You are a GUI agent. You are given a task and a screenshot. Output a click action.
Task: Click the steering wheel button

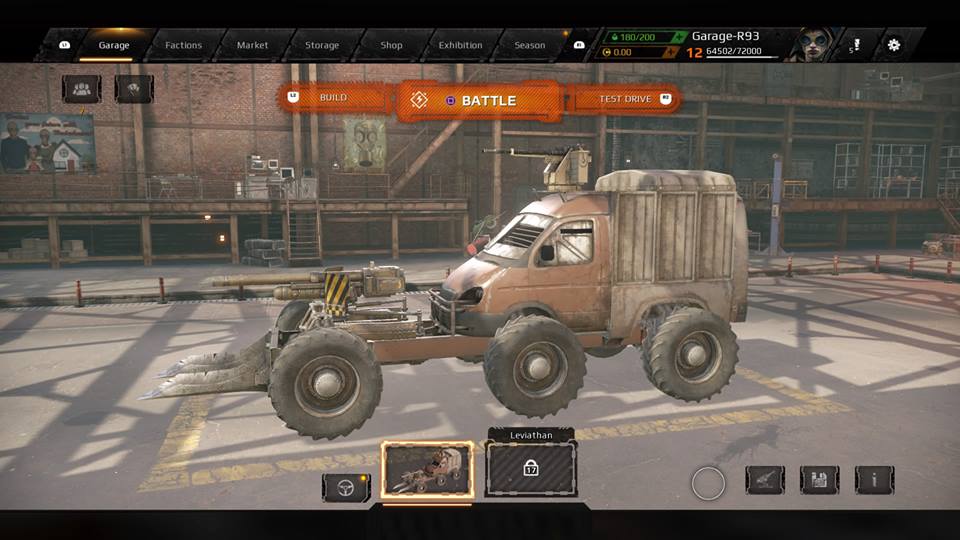coord(346,487)
